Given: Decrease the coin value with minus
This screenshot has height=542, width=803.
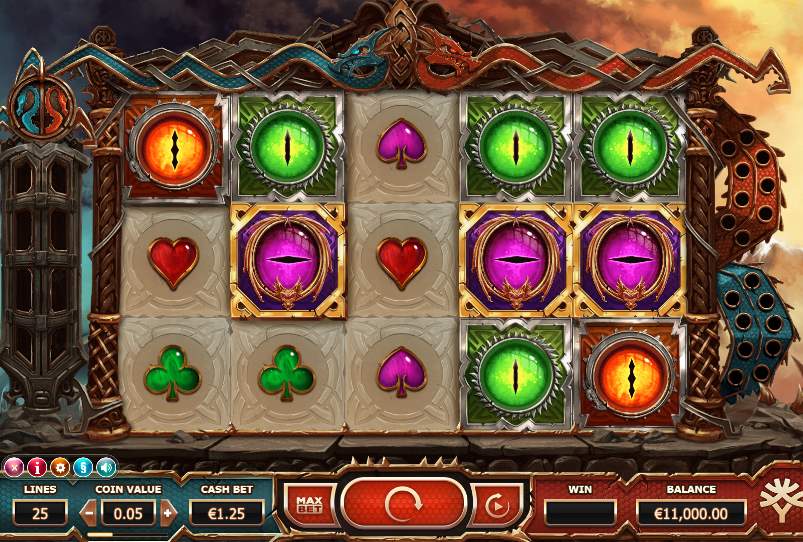Looking at the screenshot, I should point(89,513).
